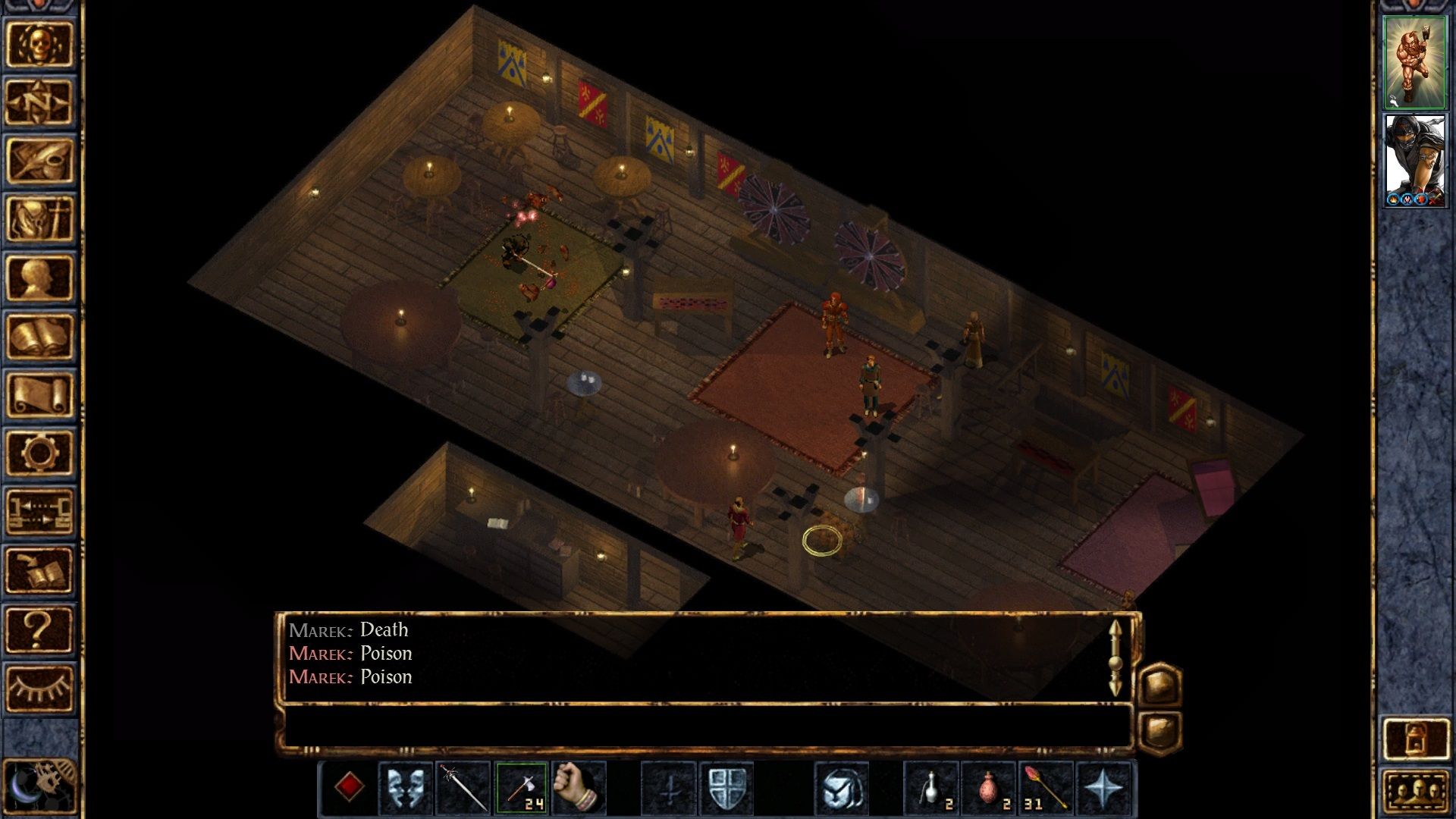Open the gear options menu
The width and height of the screenshot is (1456, 819).
[x=39, y=453]
